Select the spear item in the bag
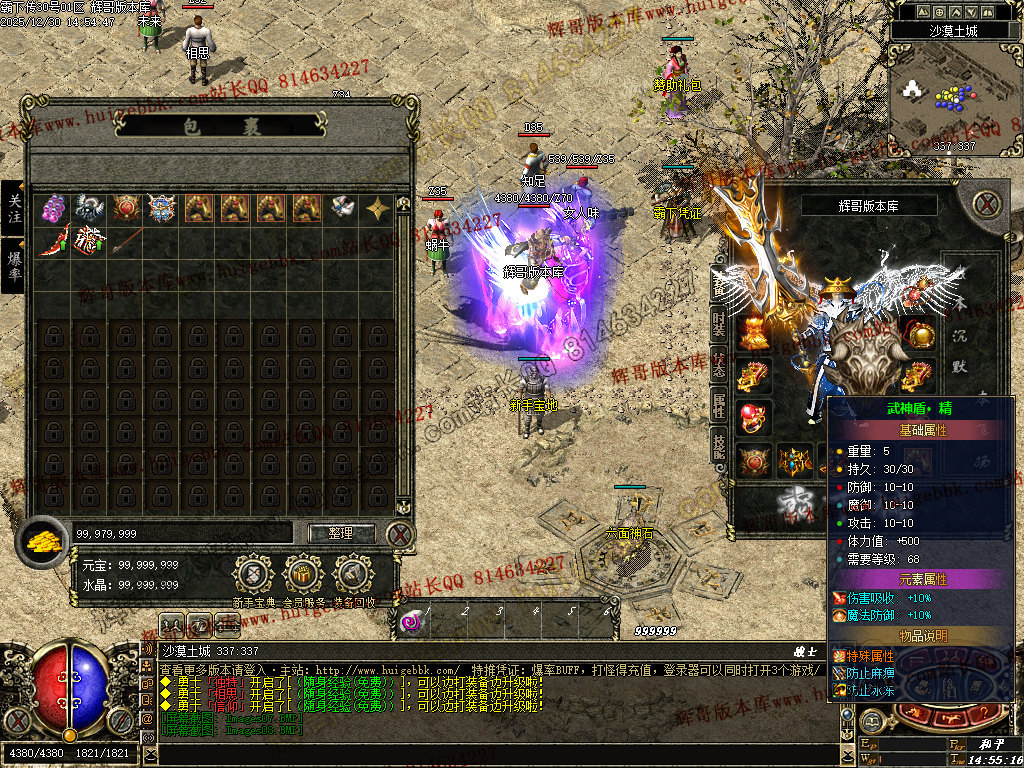 pyautogui.click(x=125, y=241)
